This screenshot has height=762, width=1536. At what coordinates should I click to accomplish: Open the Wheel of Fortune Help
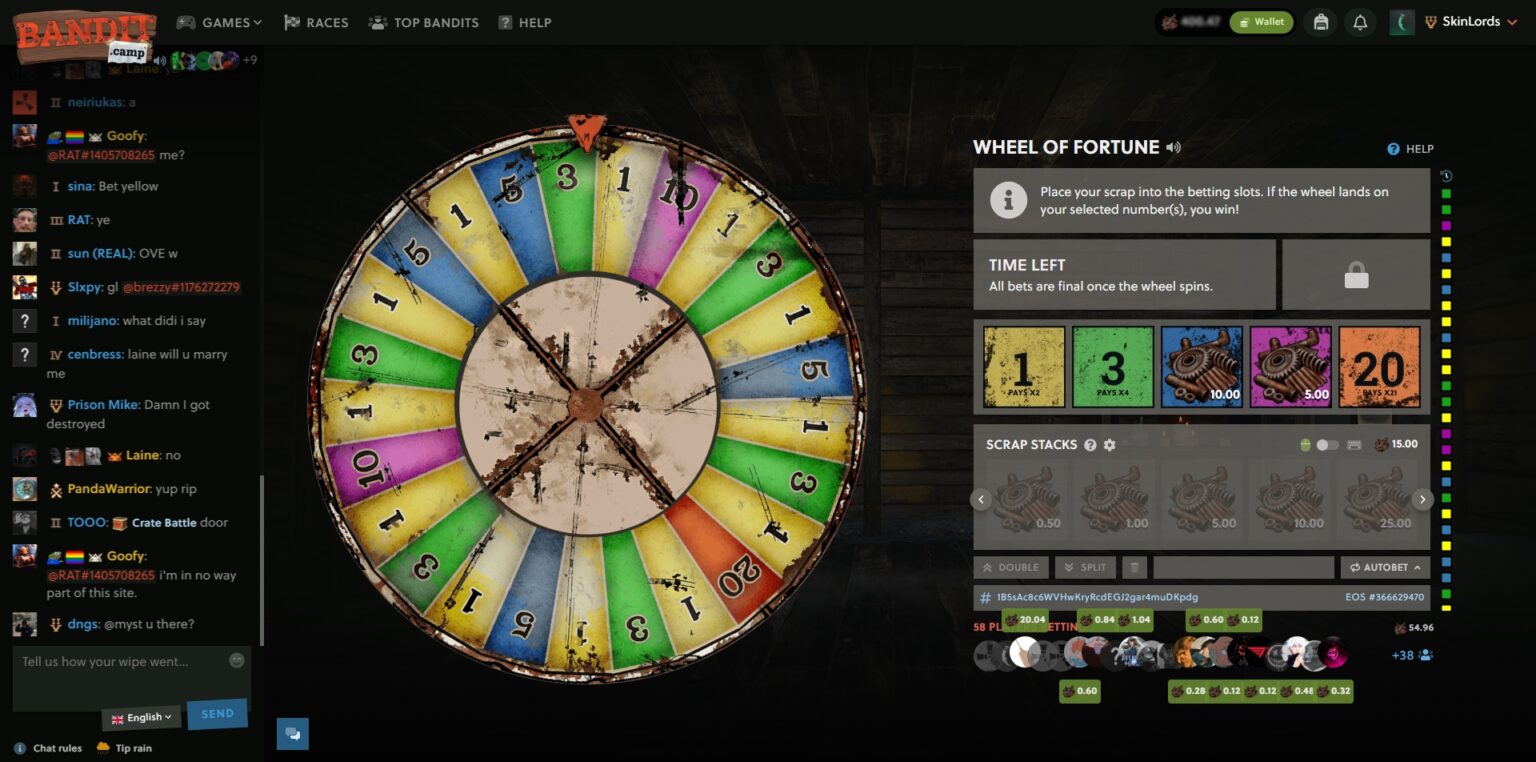1411,149
